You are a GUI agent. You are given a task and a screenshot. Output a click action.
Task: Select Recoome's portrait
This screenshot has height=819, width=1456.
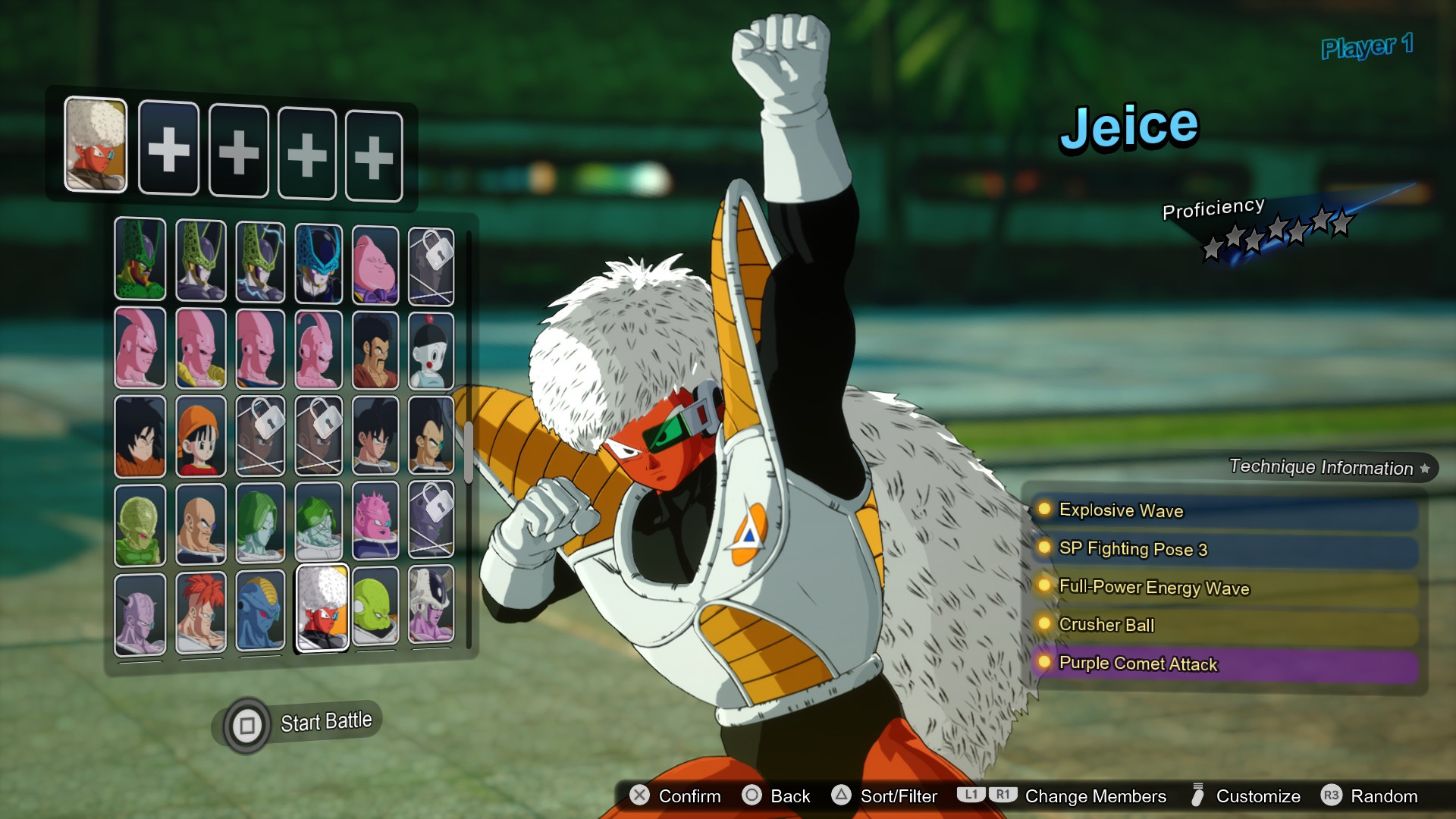click(x=201, y=610)
